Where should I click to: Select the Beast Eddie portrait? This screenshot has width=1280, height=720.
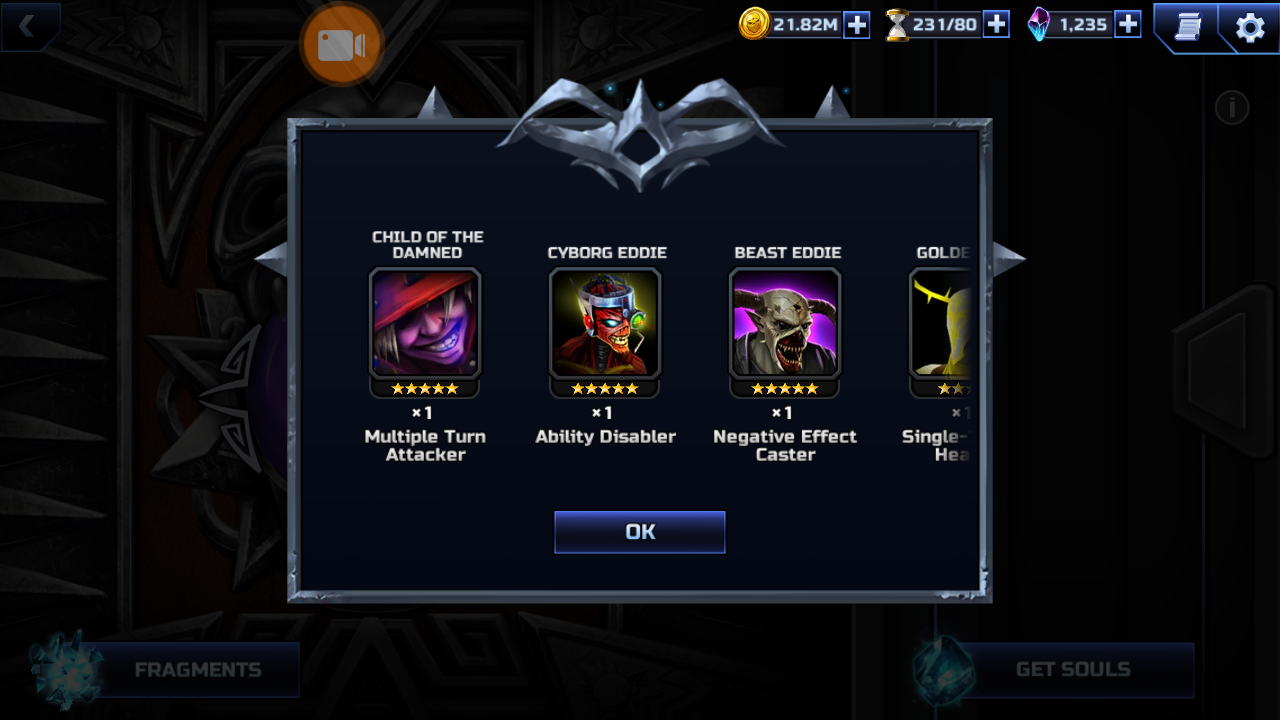(785, 323)
